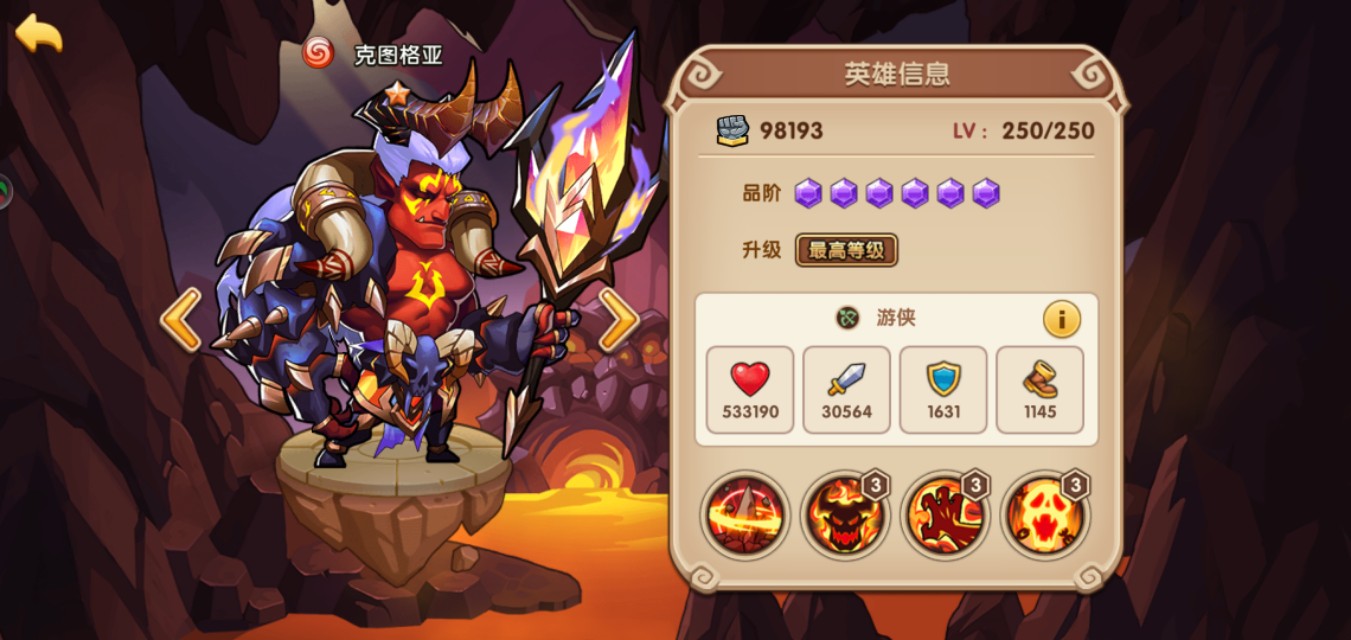Click the red swirl faction icon
The image size is (1351, 640).
pyautogui.click(x=318, y=53)
